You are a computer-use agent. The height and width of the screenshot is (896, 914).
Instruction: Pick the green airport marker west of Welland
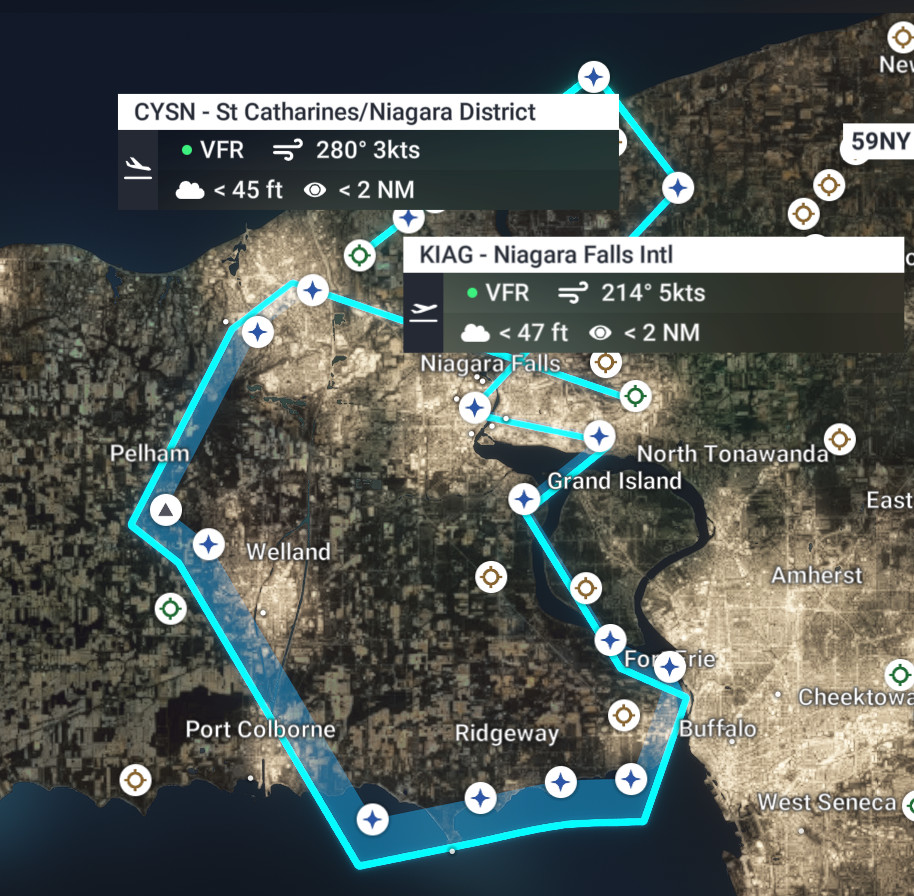170,608
